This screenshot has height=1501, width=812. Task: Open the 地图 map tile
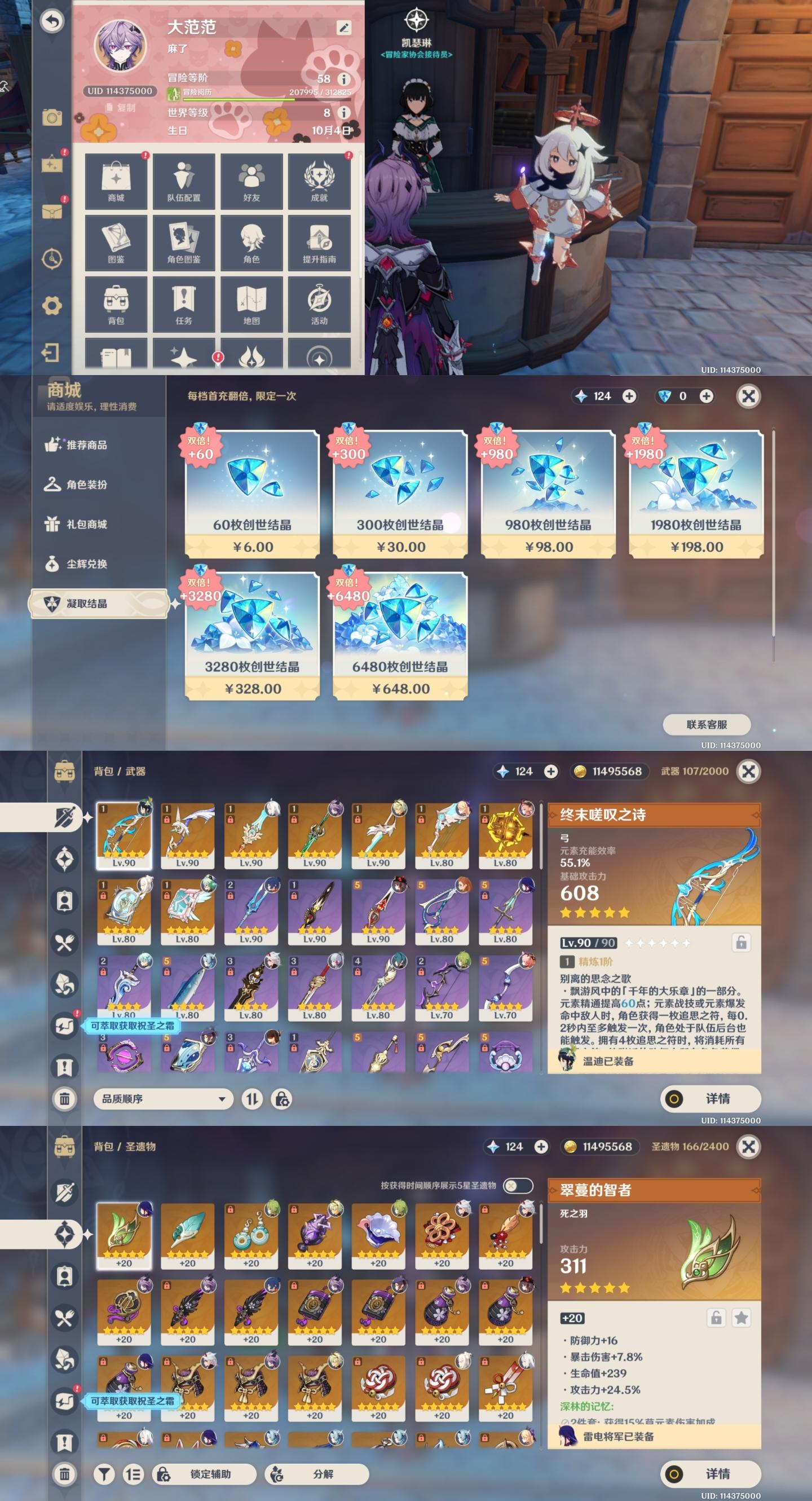(251, 305)
